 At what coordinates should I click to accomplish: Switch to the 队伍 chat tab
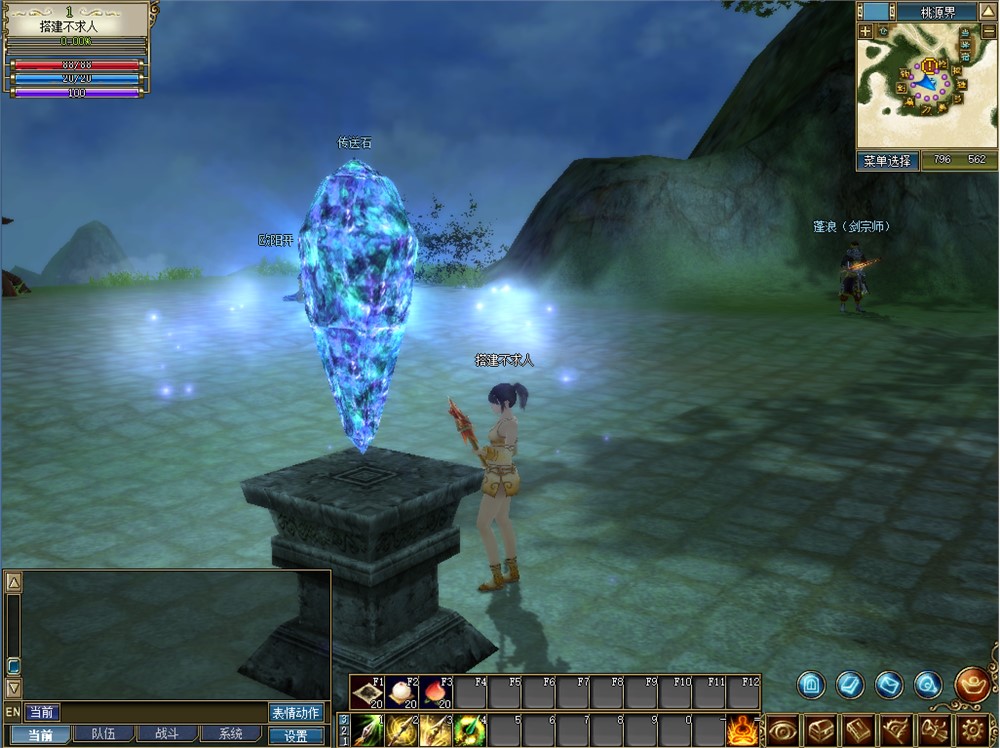tap(103, 734)
